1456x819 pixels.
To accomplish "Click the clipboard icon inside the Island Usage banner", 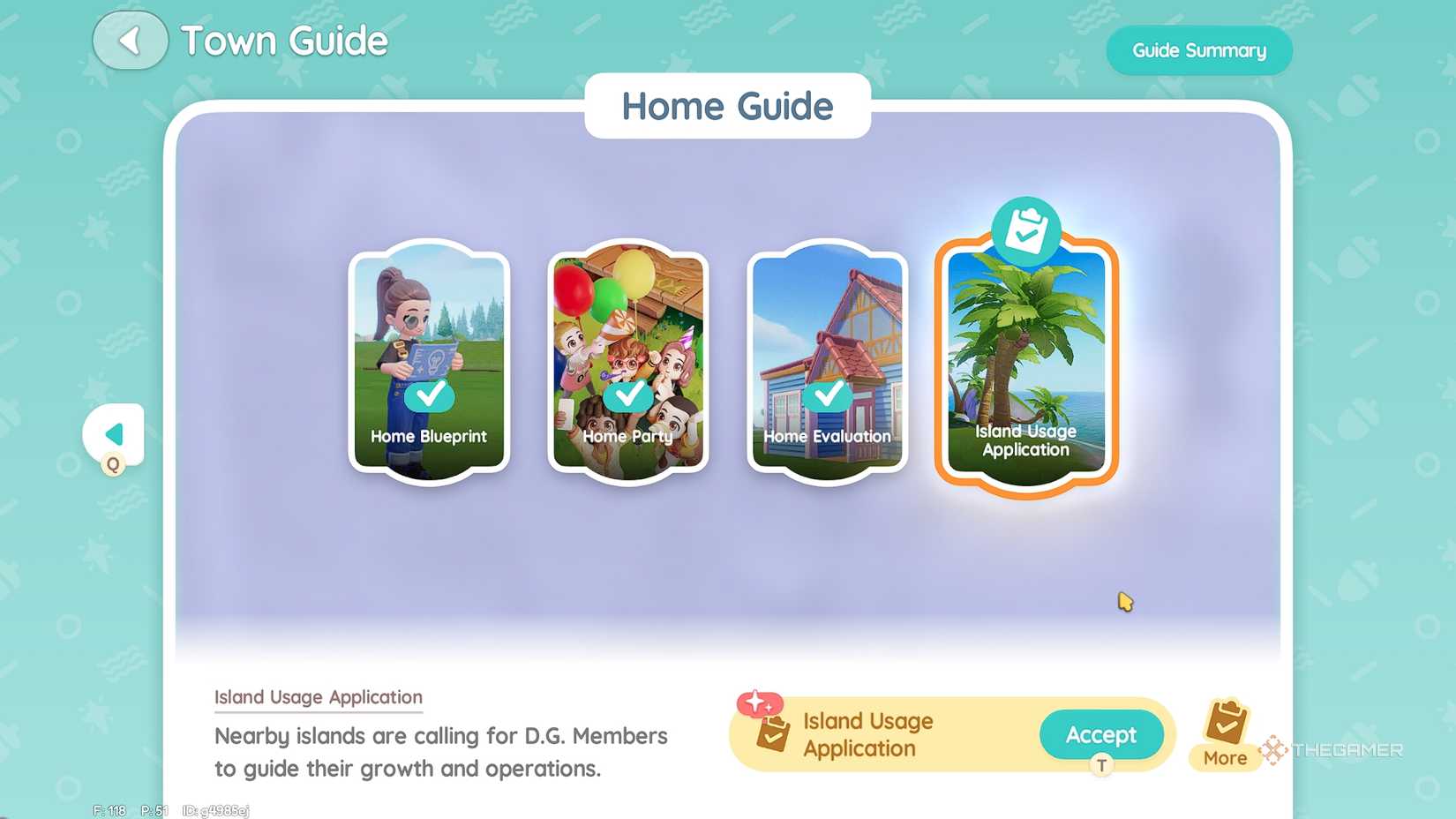I will [772, 734].
